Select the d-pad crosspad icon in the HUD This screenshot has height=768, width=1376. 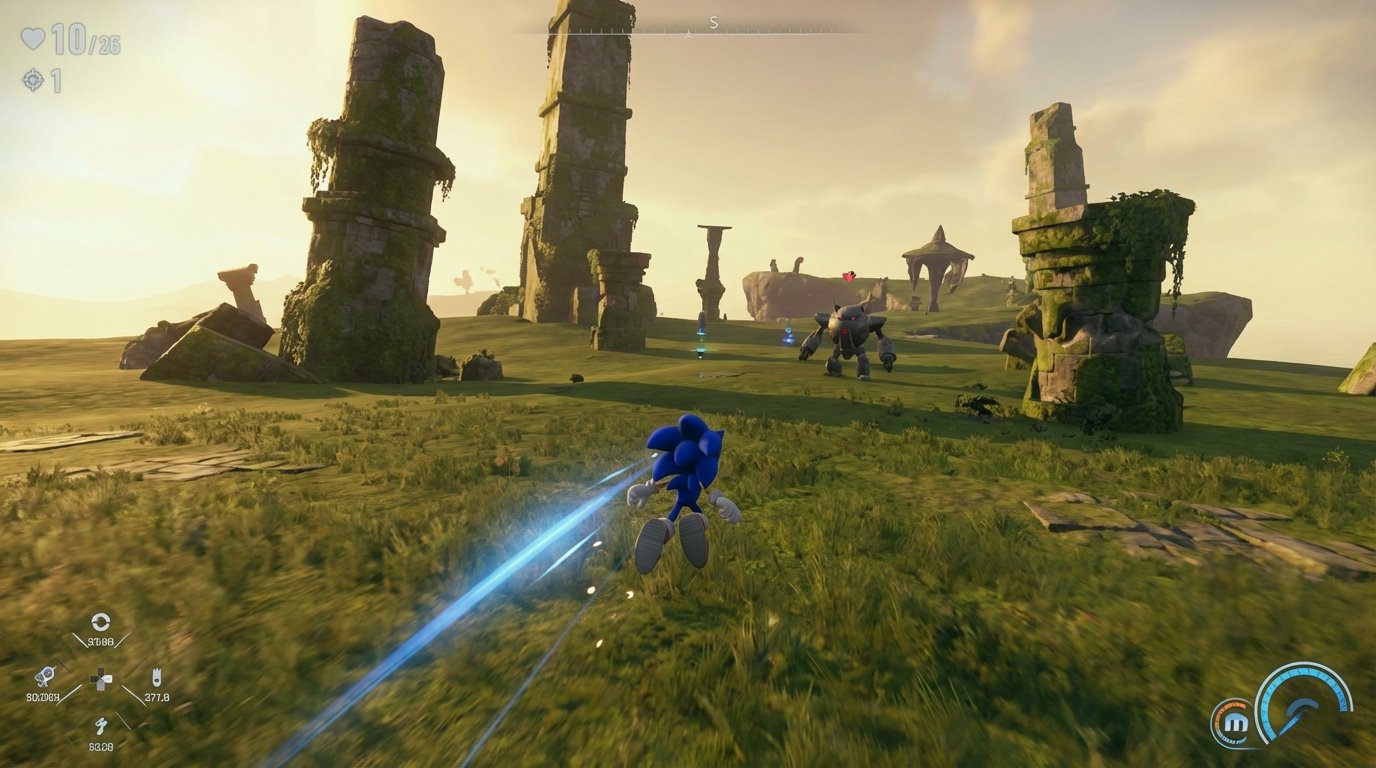tap(101, 679)
